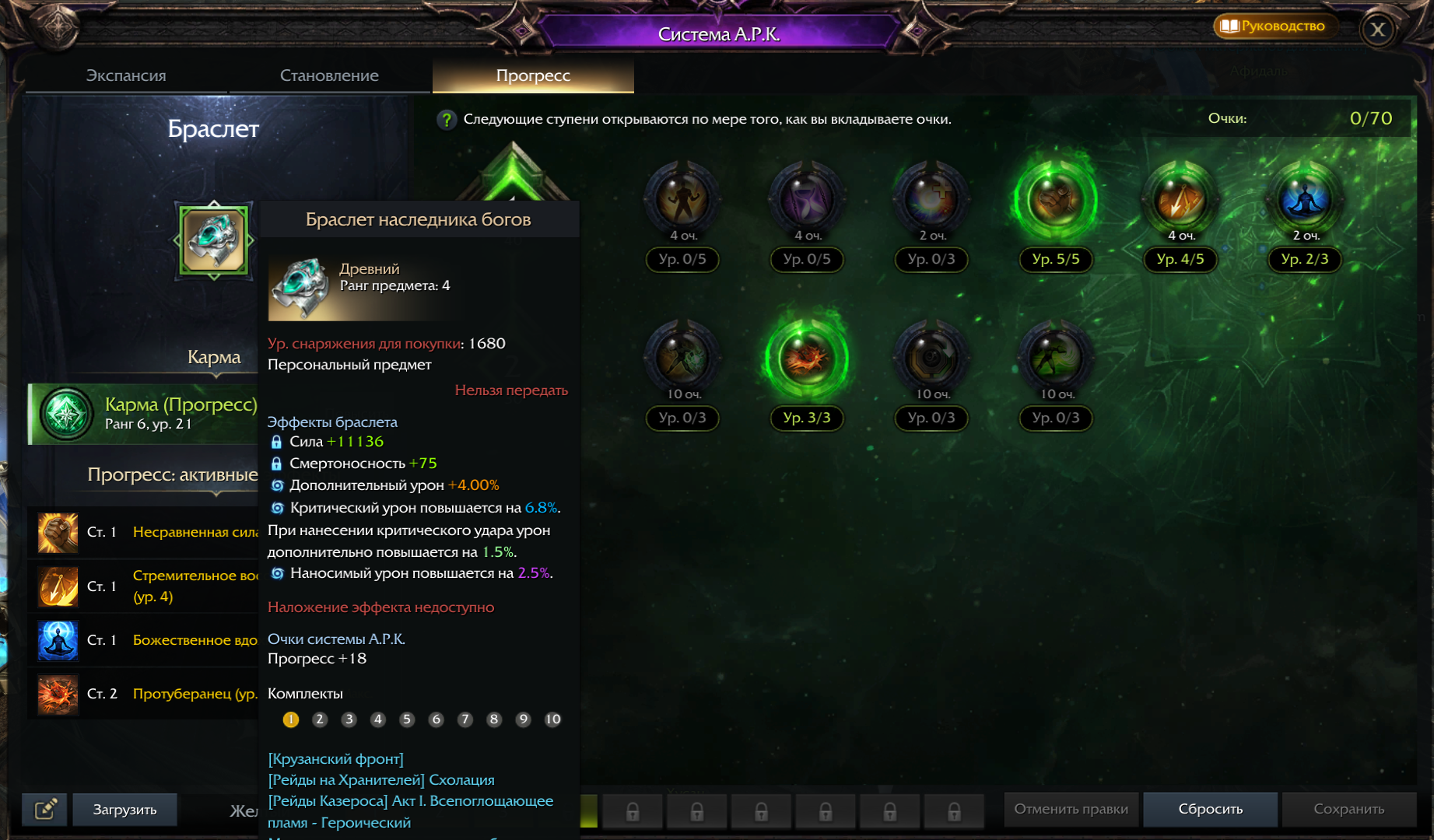The width and height of the screenshot is (1434, 840).
Task: Click the Загрузить button
Action: [x=124, y=810]
